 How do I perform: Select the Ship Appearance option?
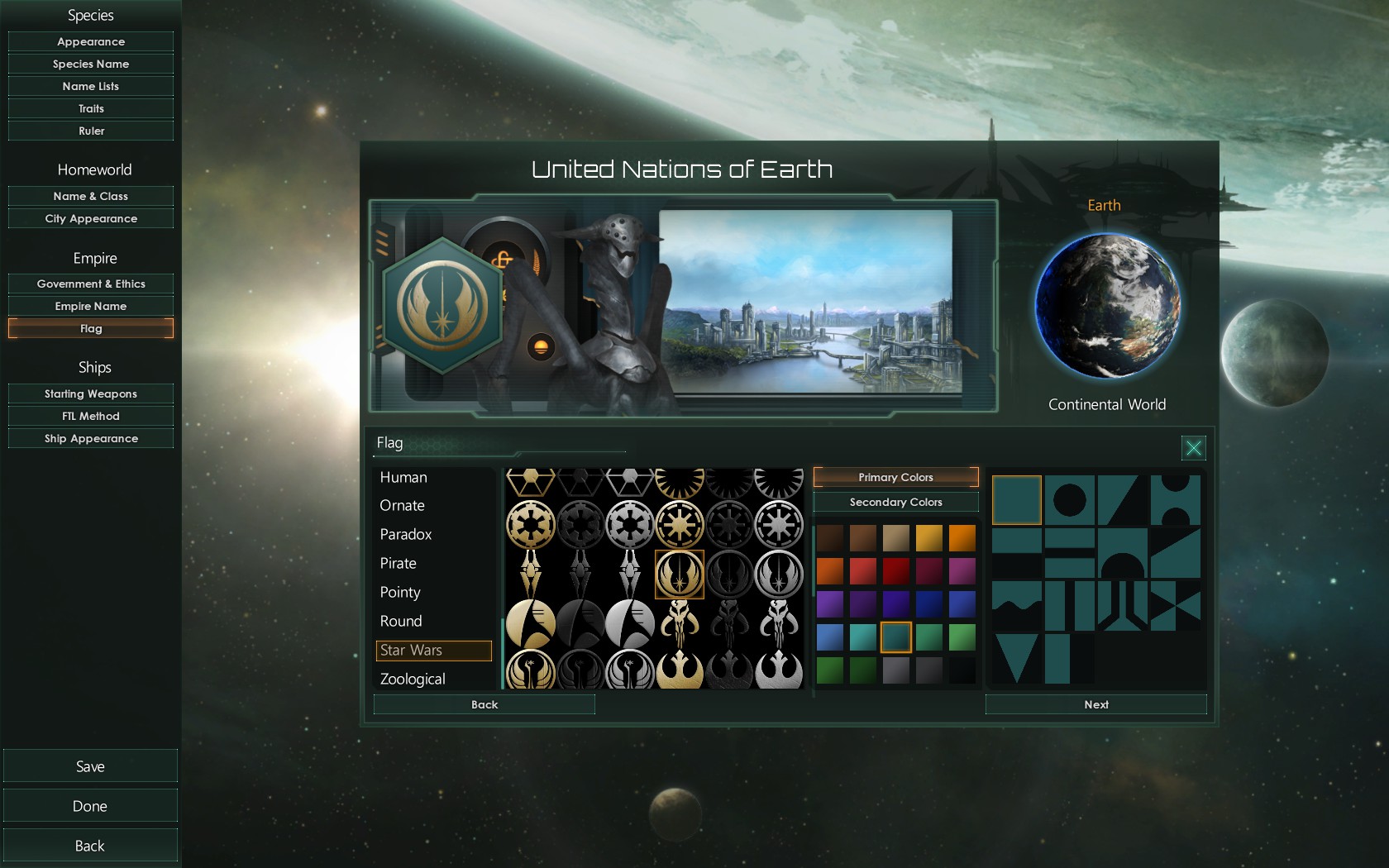click(91, 438)
